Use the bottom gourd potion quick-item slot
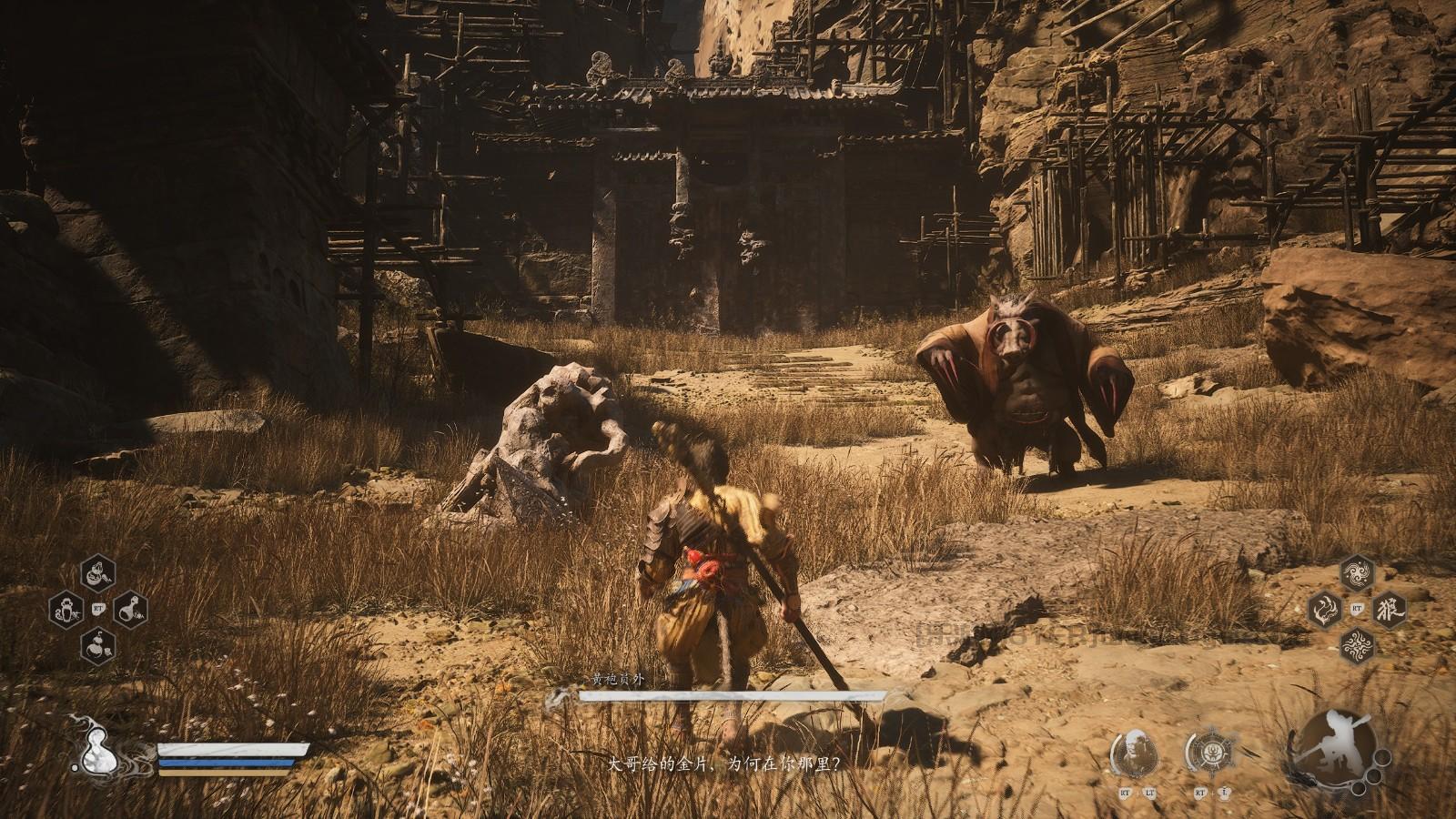1456x819 pixels. (98, 644)
